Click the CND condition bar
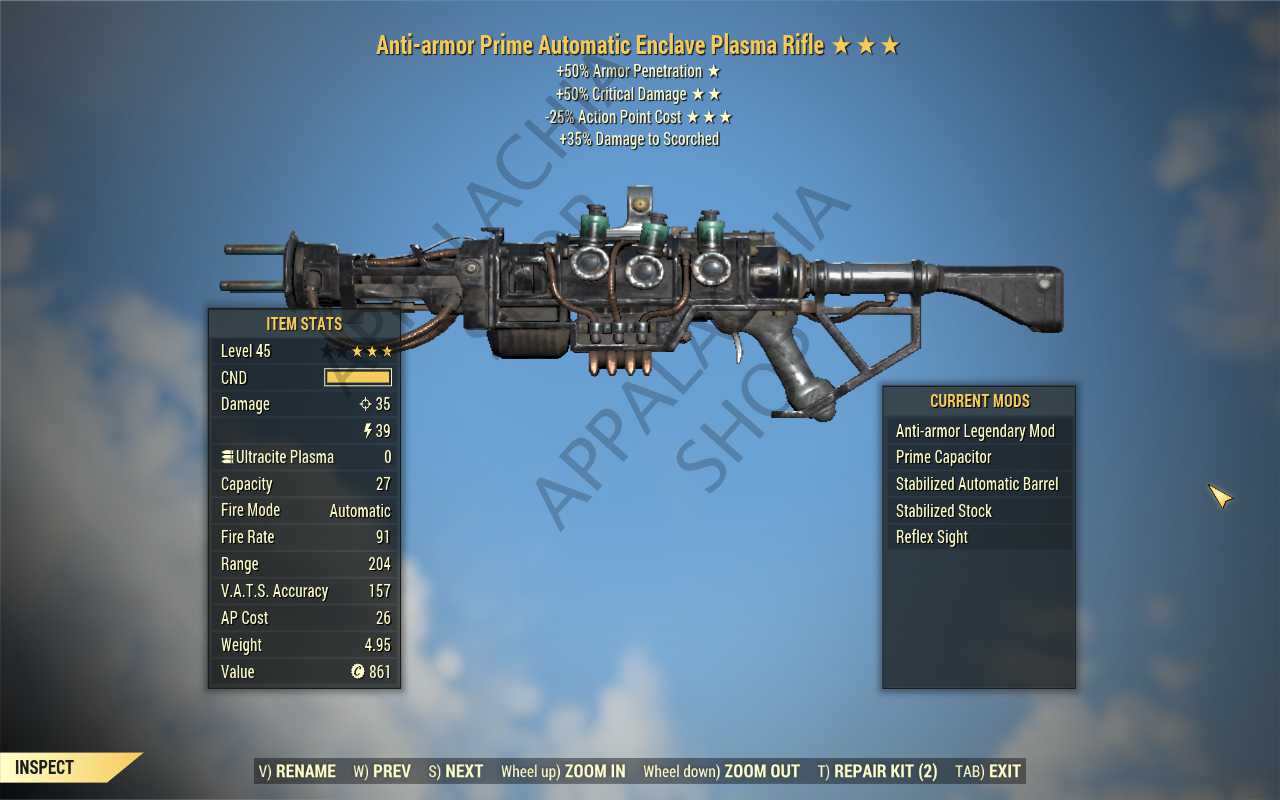This screenshot has width=1280, height=800. 358,377
